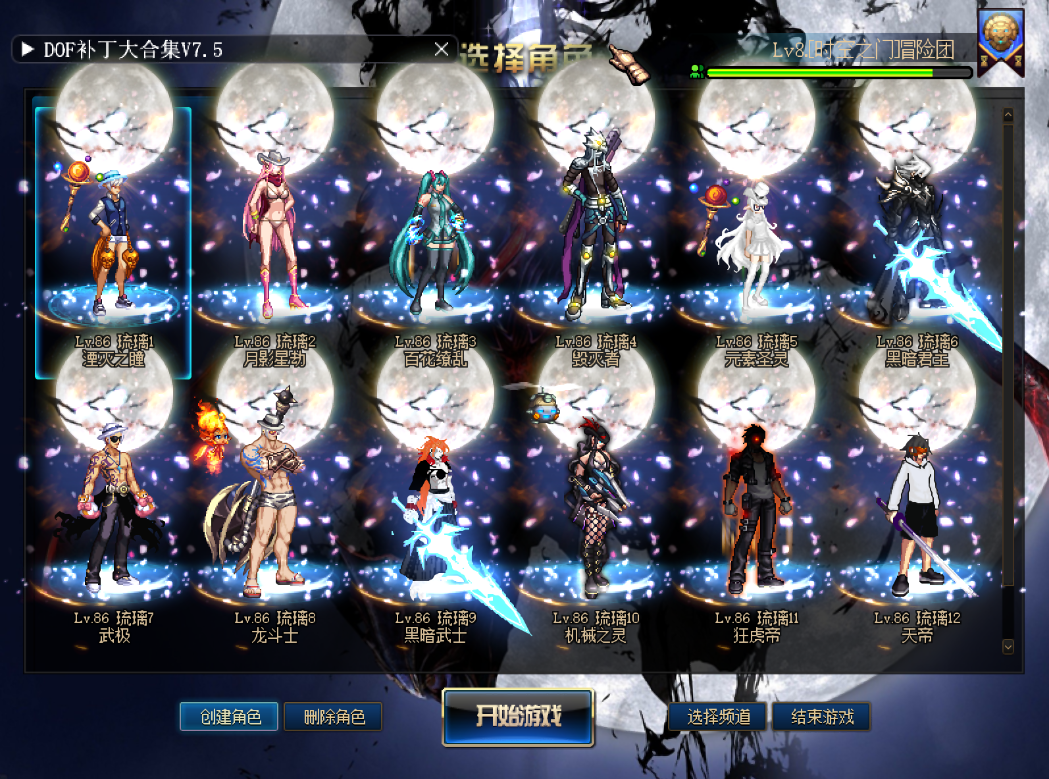Click the 删除角色 button

tap(333, 717)
